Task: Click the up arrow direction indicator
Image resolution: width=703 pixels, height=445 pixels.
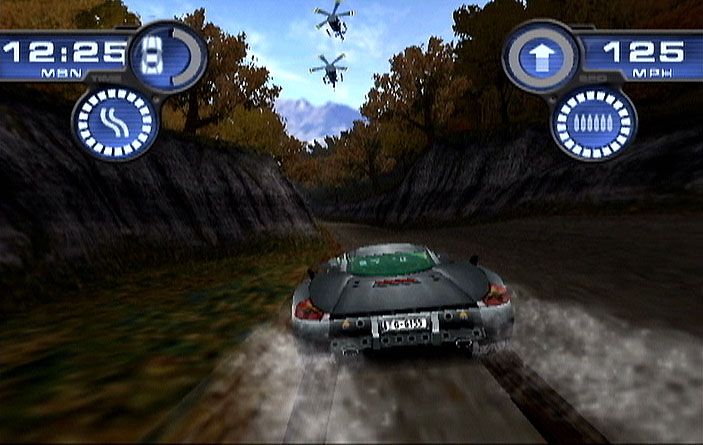Action: coord(542,56)
